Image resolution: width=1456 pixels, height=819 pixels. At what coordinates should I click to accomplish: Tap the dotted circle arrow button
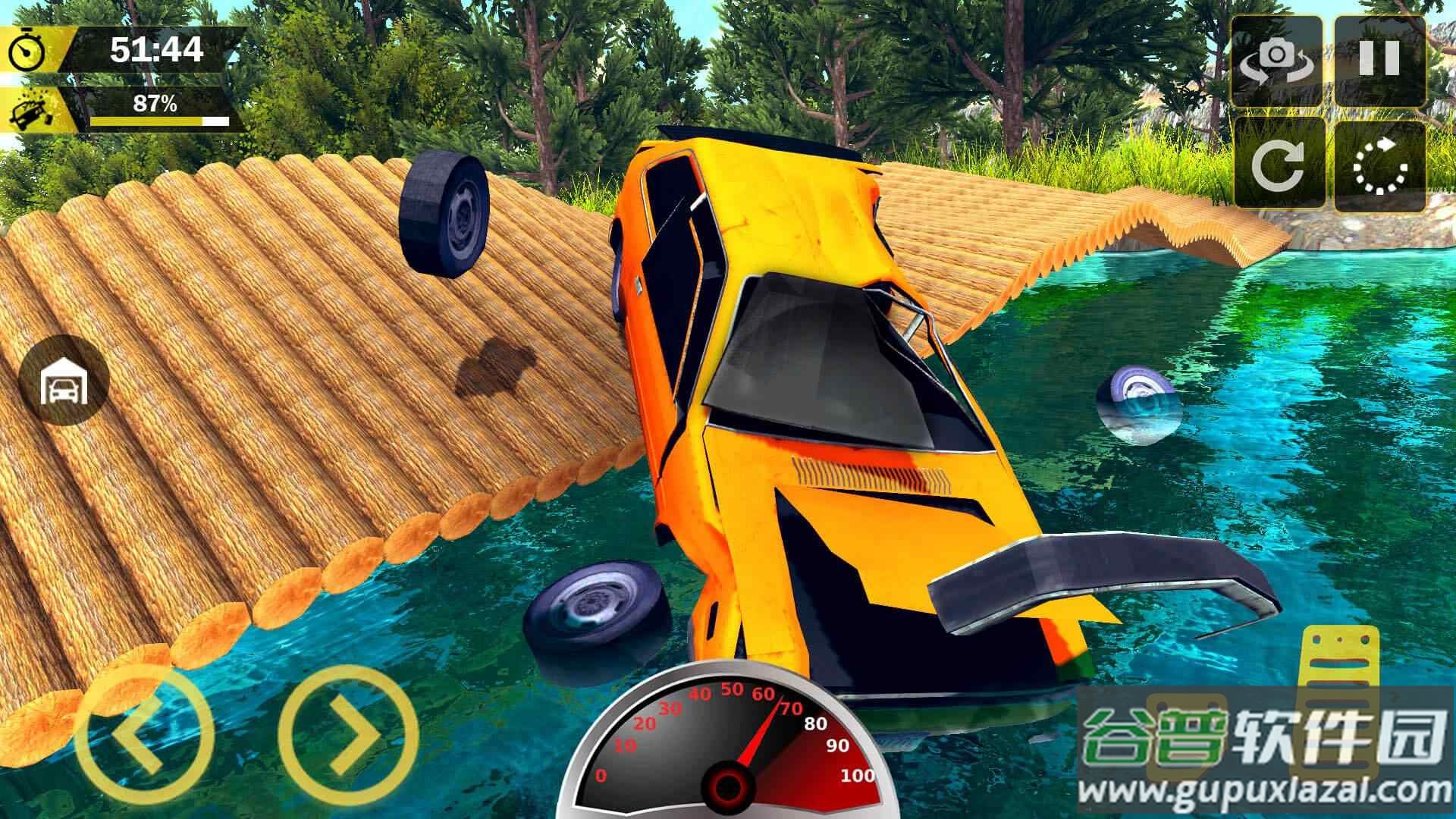tap(1379, 163)
